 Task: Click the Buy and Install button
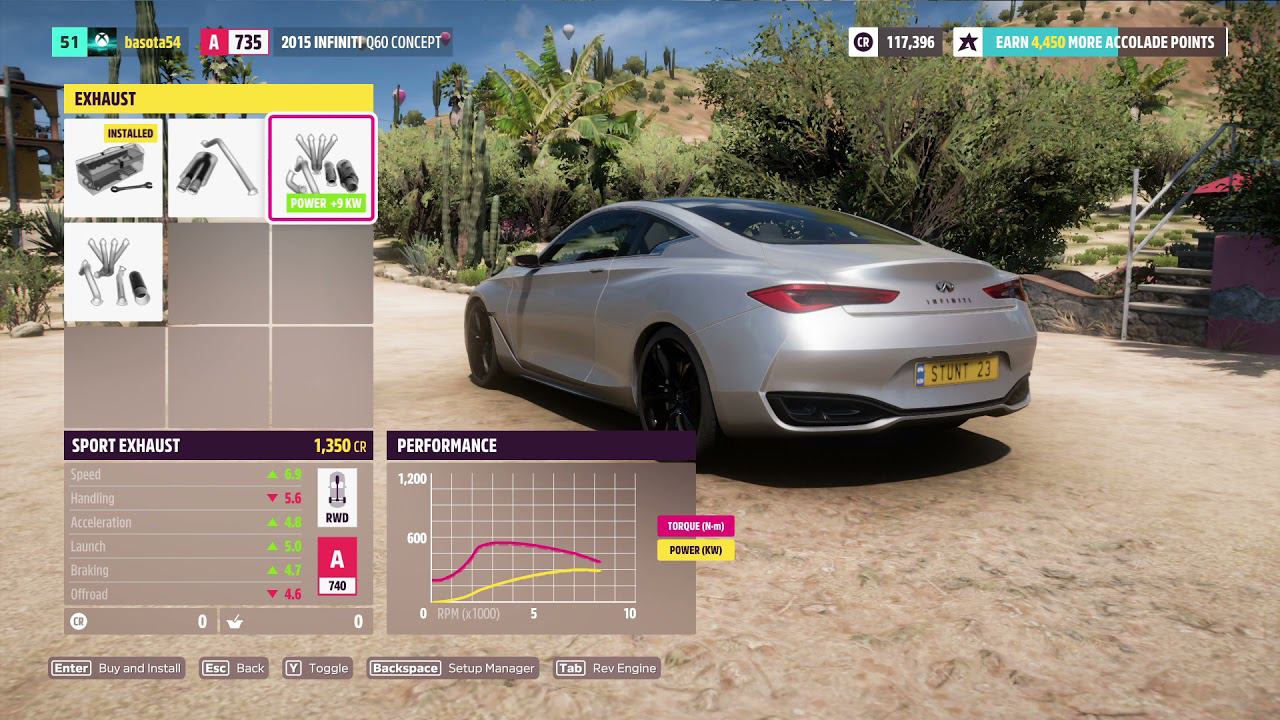118,668
